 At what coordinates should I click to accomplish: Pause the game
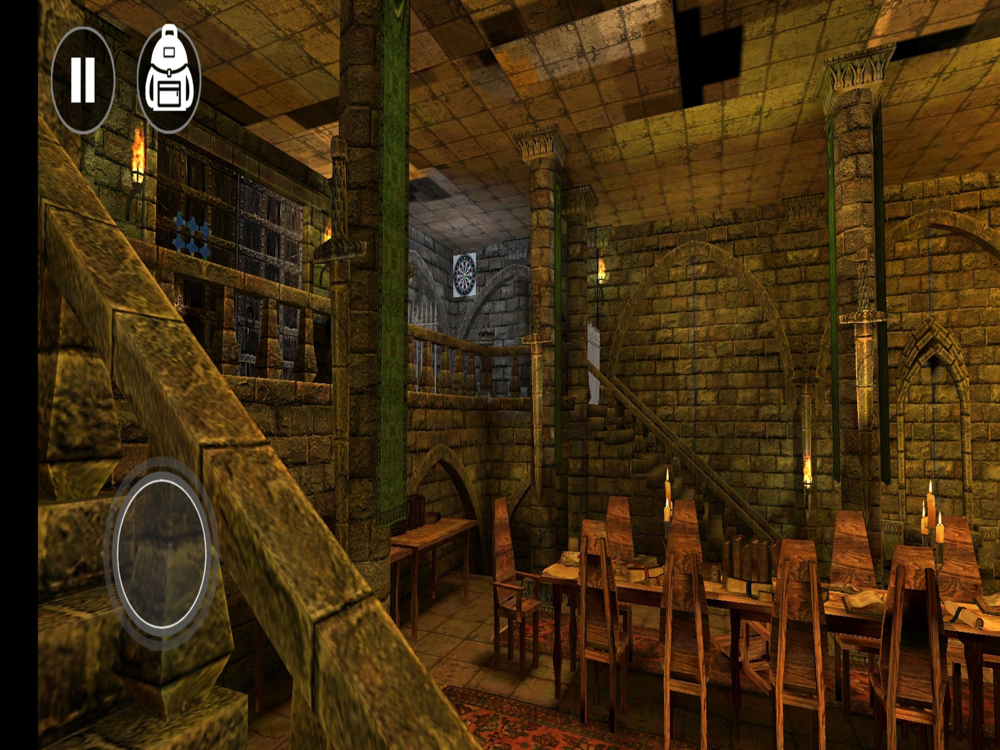[x=83, y=81]
